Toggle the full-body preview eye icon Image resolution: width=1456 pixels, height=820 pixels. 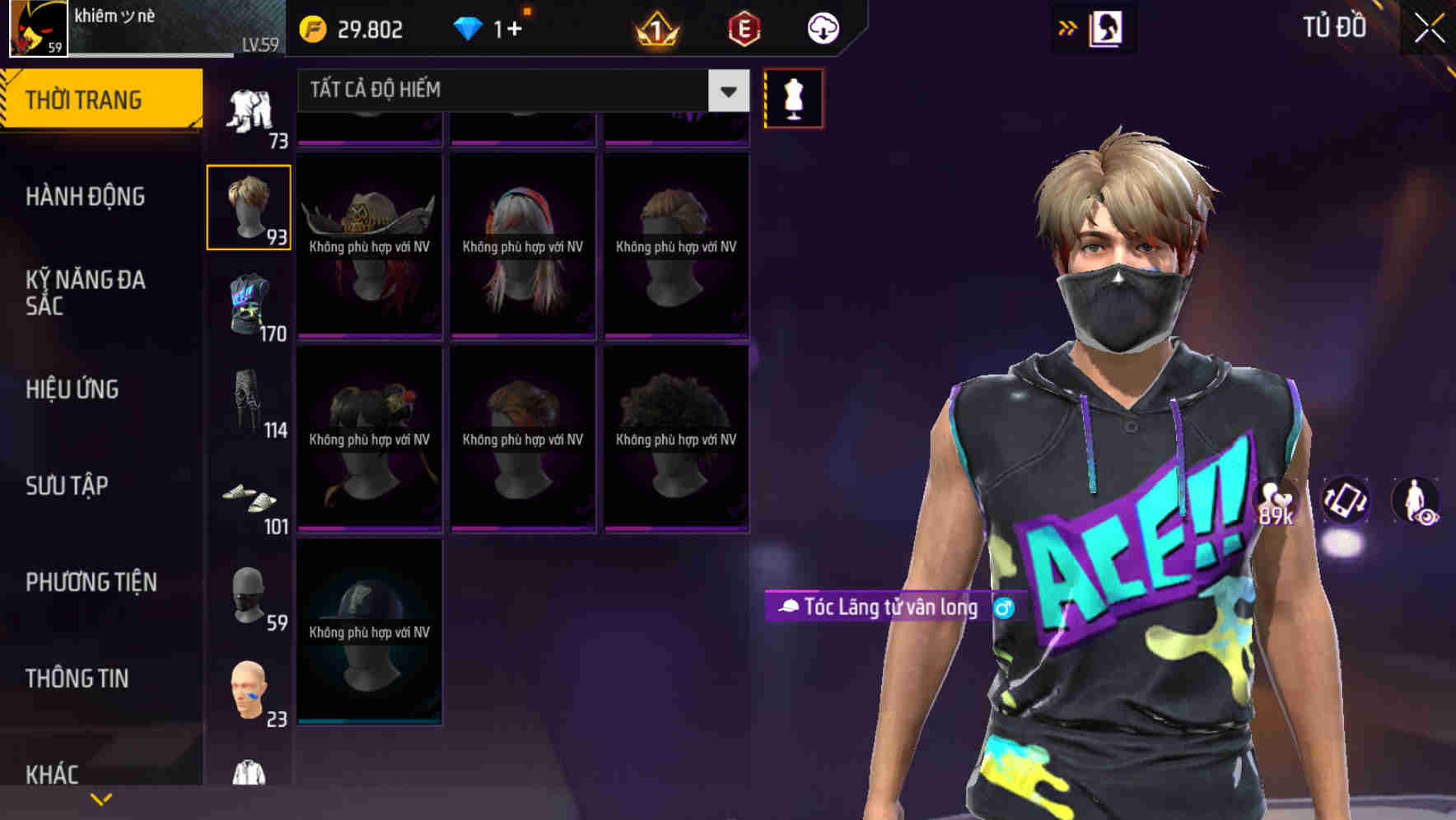click(1415, 501)
